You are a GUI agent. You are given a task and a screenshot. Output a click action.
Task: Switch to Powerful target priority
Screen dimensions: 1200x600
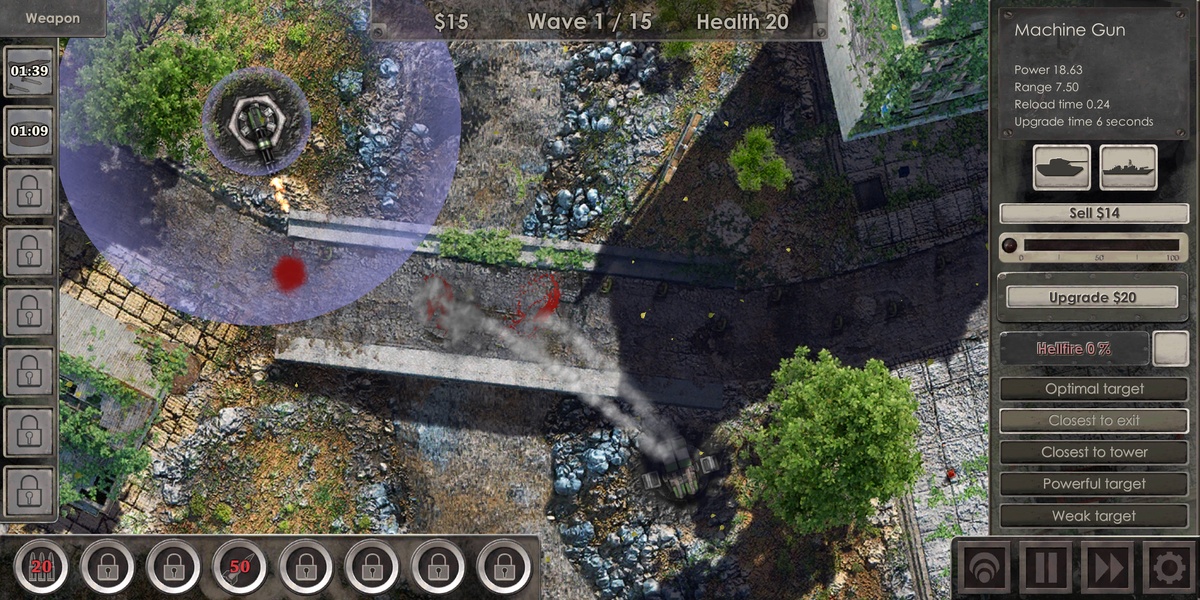[x=1094, y=484]
